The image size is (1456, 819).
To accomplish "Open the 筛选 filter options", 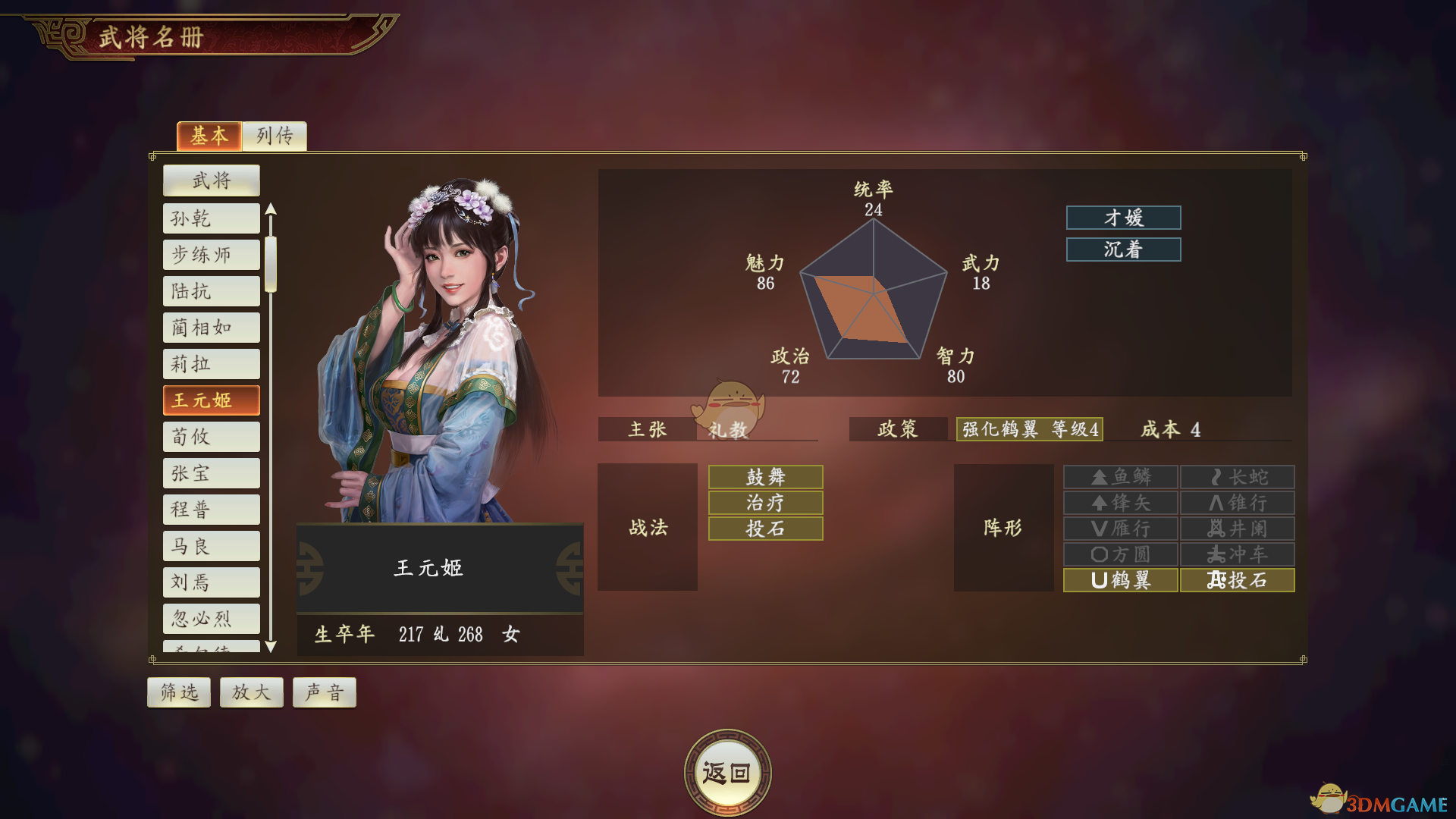I will [178, 691].
